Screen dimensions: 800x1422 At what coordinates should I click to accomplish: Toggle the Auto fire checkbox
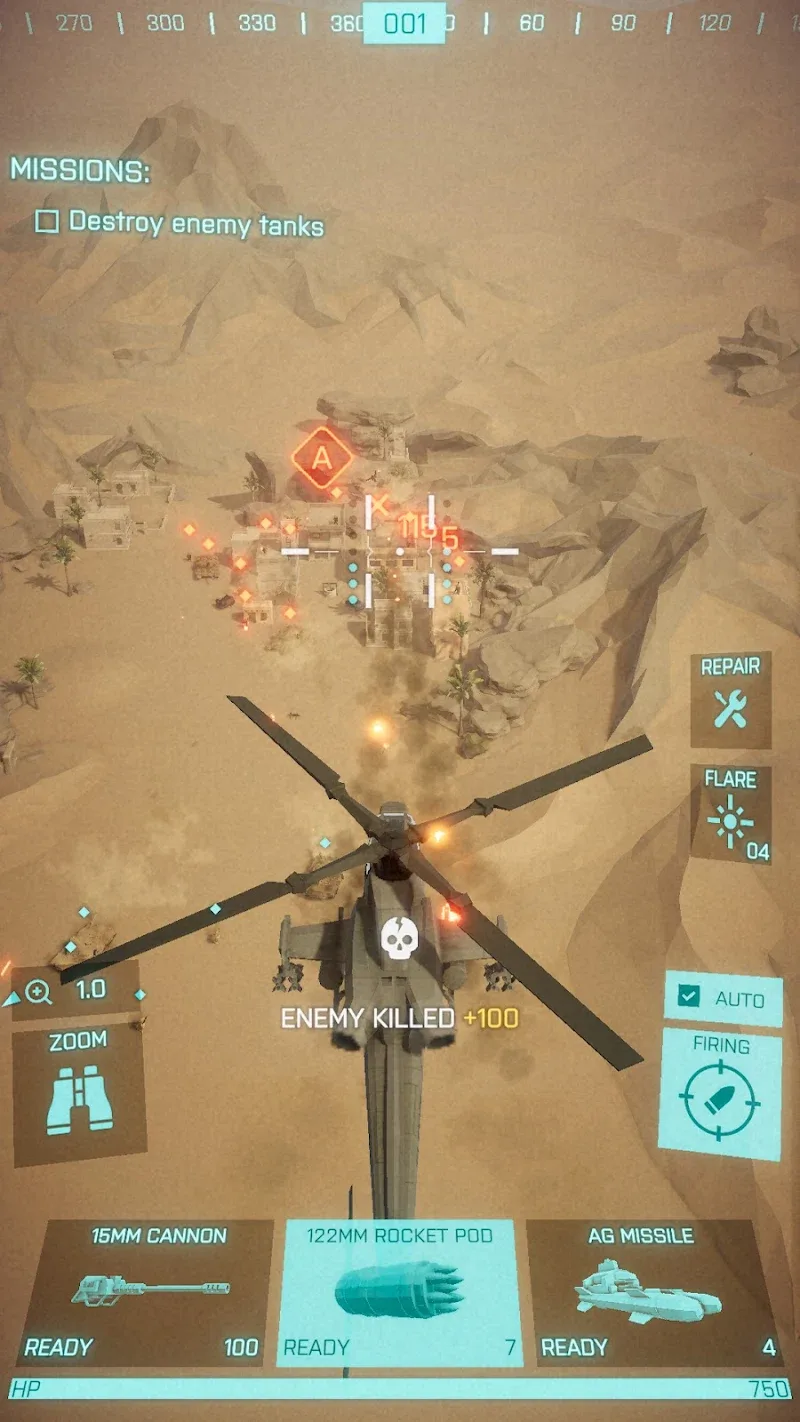[688, 996]
